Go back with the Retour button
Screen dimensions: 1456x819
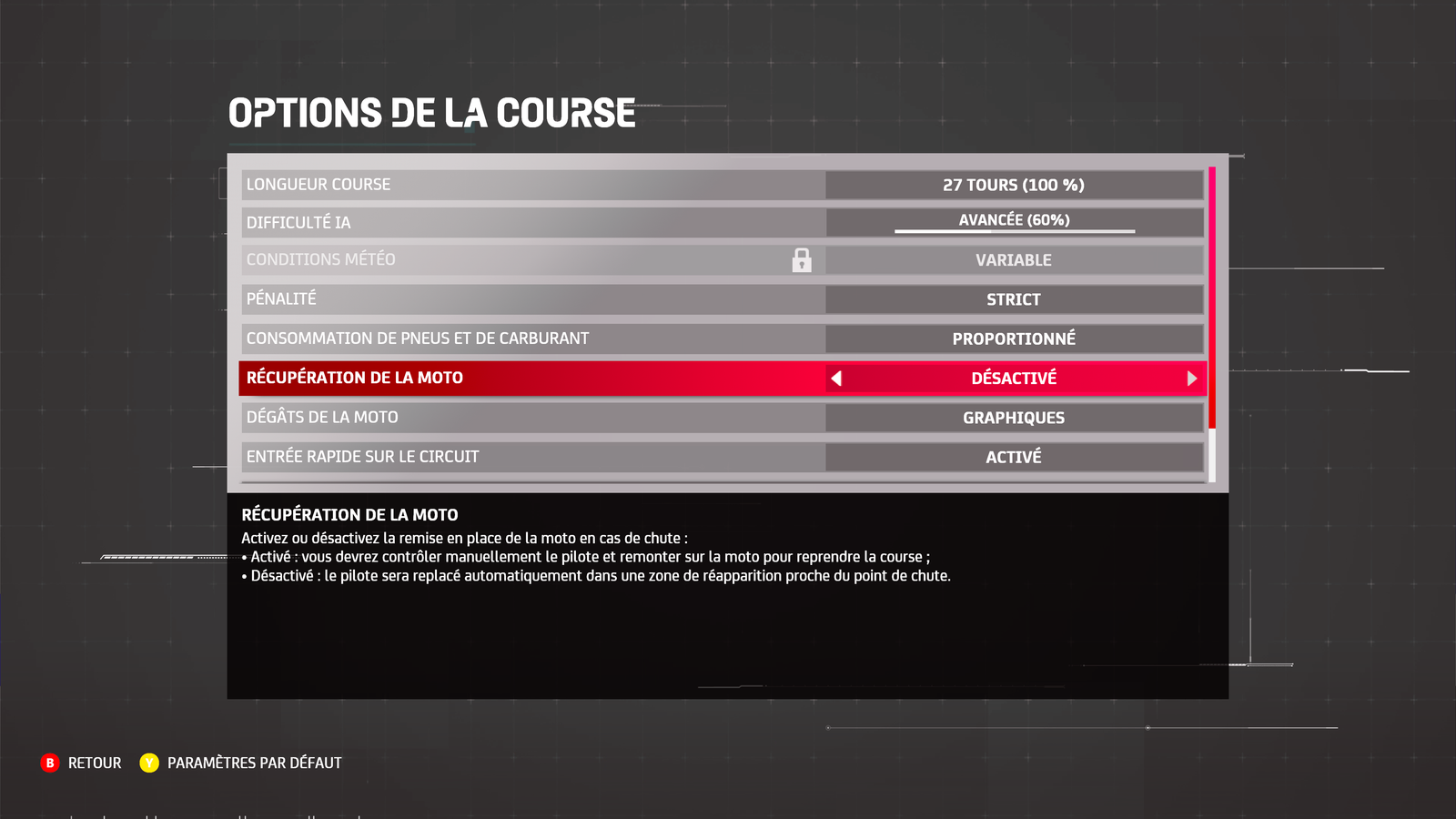[x=82, y=763]
